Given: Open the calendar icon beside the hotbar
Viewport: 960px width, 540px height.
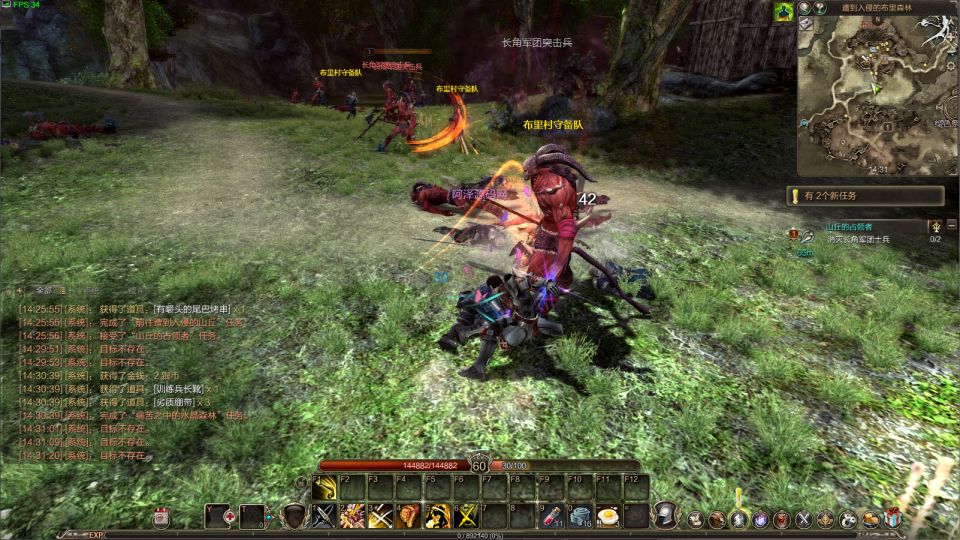Looking at the screenshot, I should tap(162, 517).
